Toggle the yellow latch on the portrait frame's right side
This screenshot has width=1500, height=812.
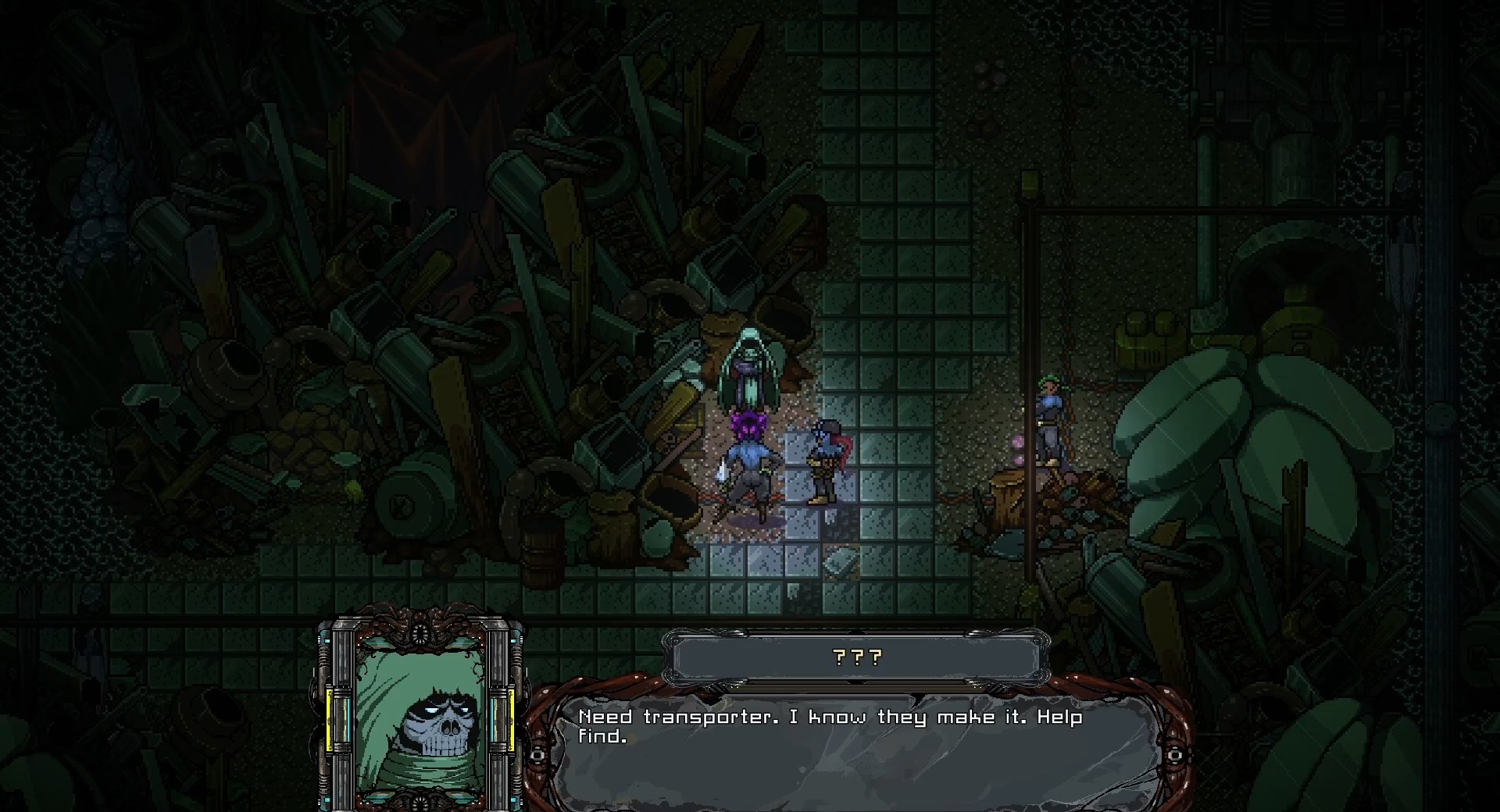click(x=511, y=720)
